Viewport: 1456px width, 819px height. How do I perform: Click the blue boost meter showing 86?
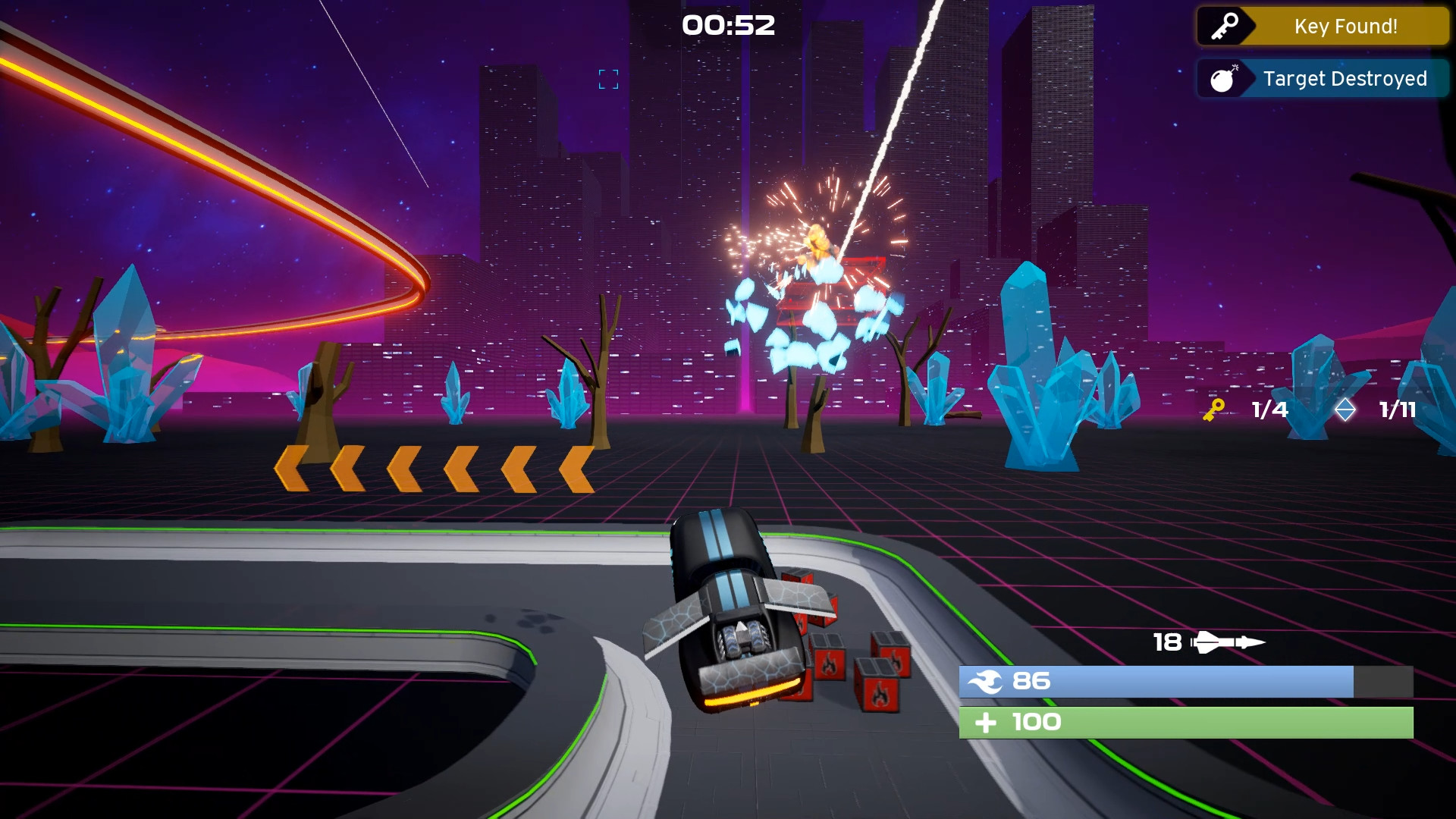pos(1183,682)
